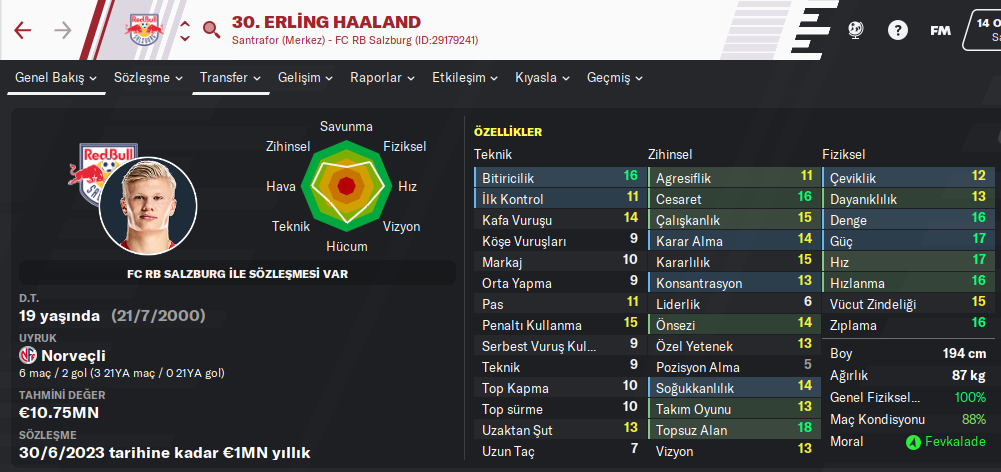
Task: Open the Raporlar menu
Action: pos(383,78)
